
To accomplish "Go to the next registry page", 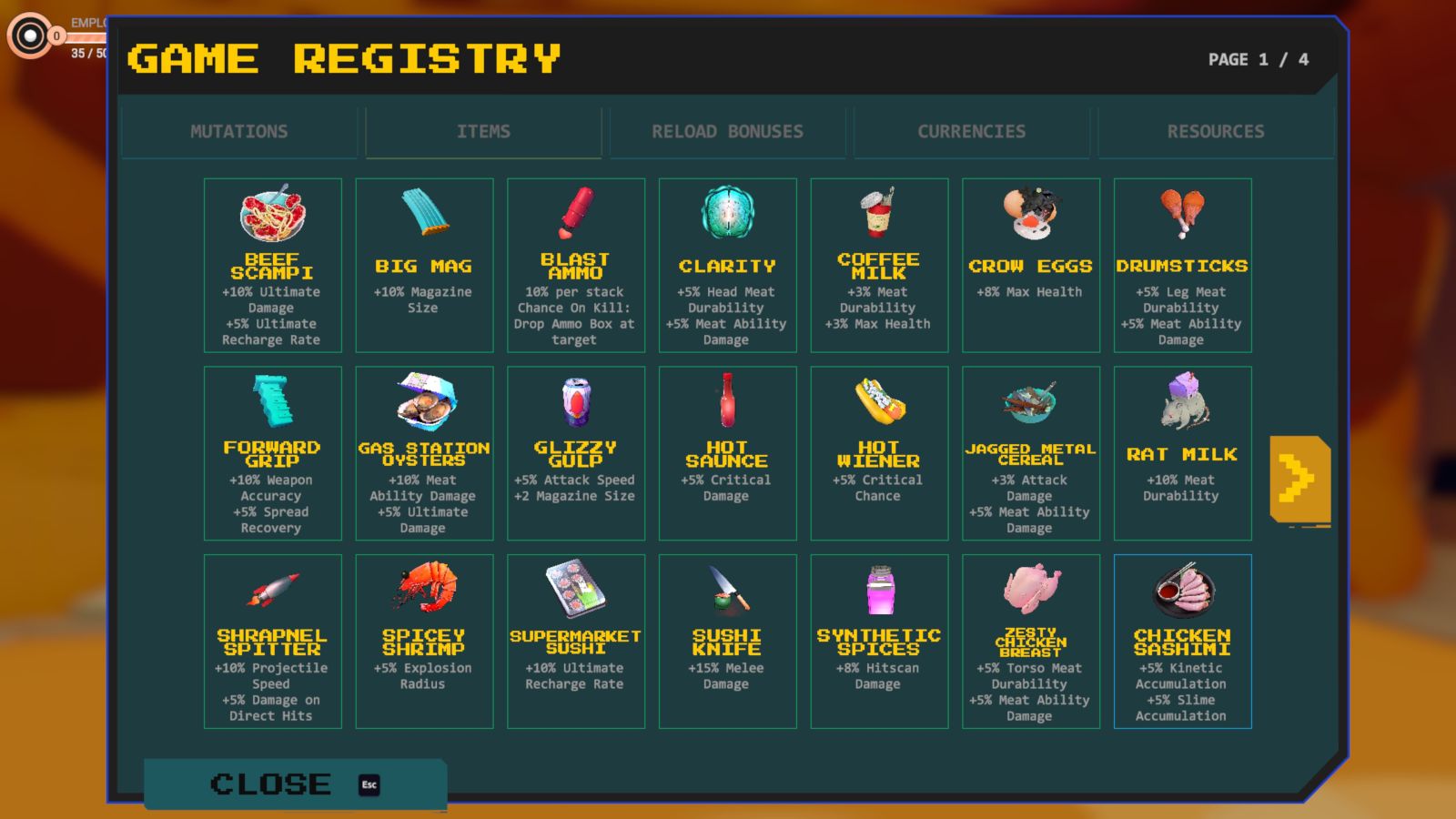I will coord(1299,480).
